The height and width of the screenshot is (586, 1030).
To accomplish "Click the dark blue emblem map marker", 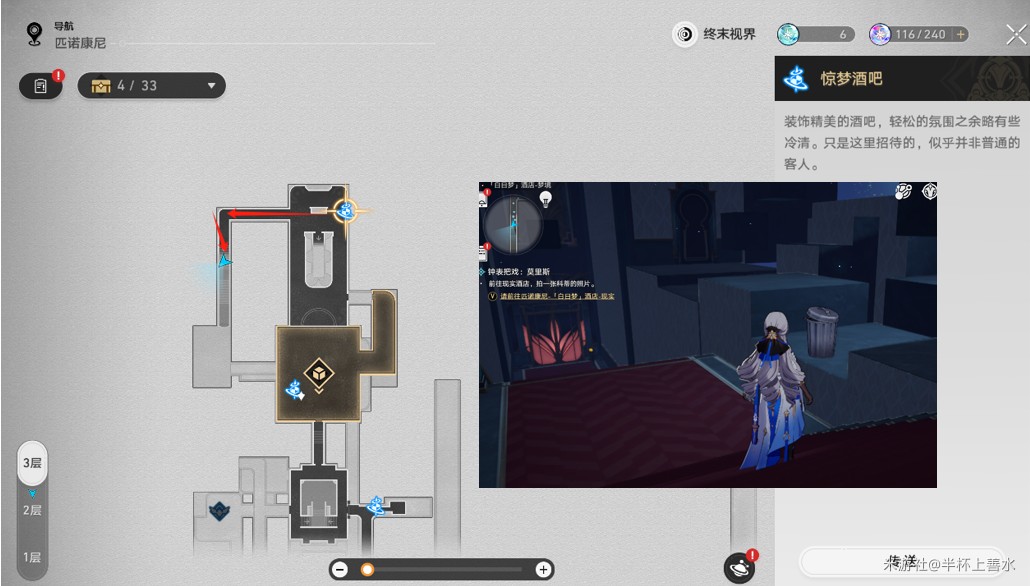I will [219, 510].
